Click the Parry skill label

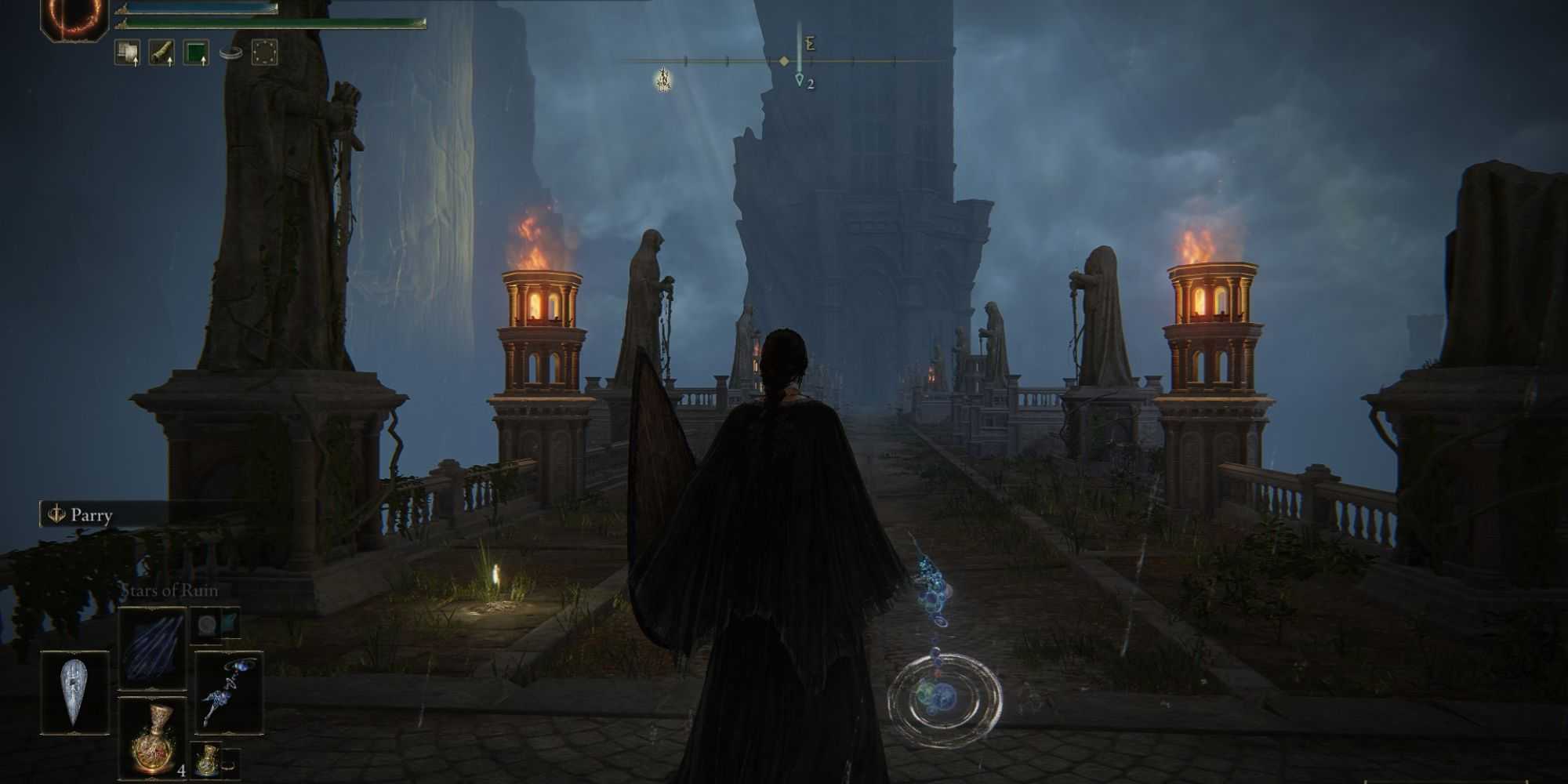click(x=91, y=515)
